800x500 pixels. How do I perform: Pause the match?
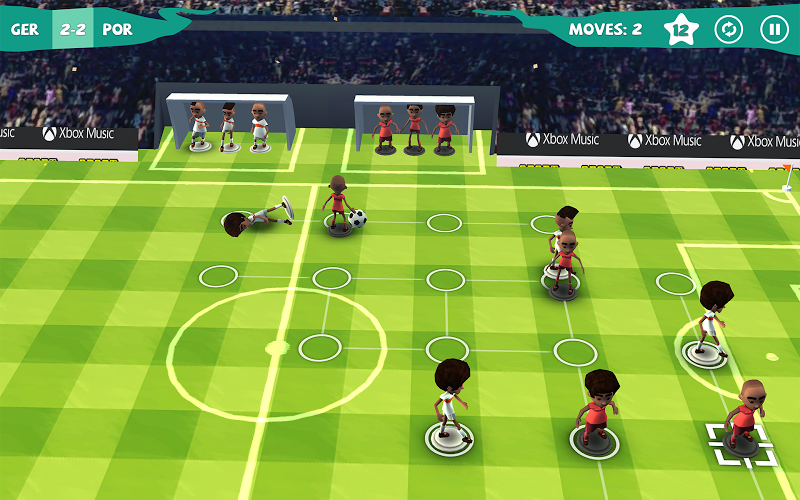click(774, 29)
